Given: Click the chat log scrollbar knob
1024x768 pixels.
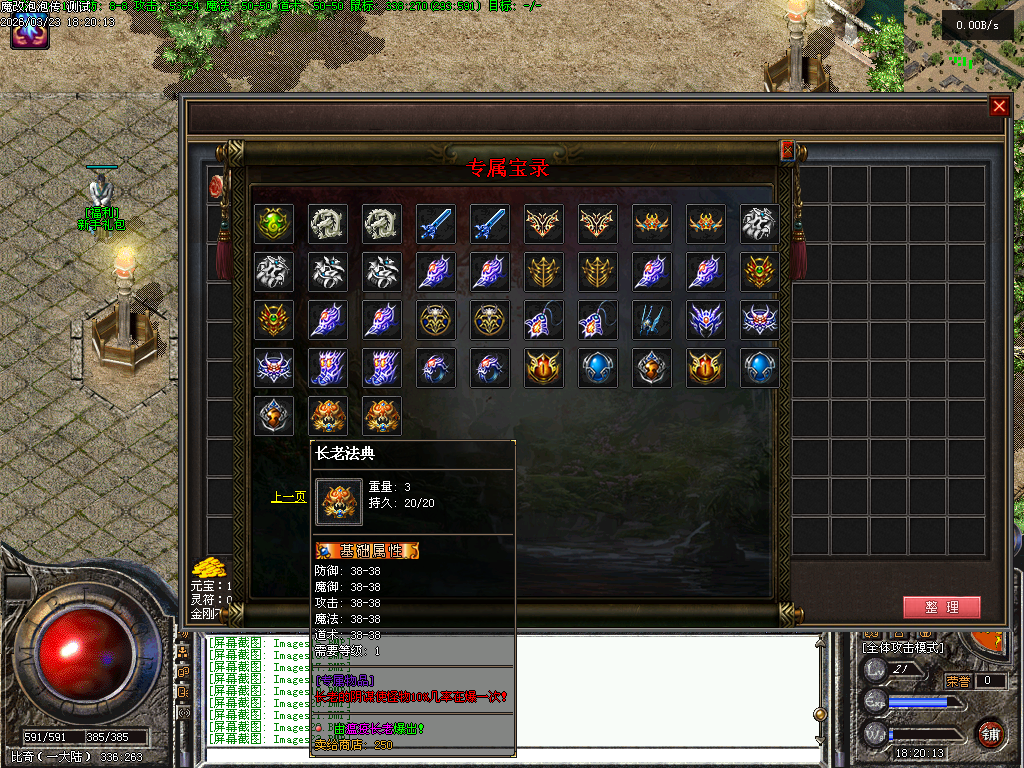Looking at the screenshot, I should click(x=820, y=714).
